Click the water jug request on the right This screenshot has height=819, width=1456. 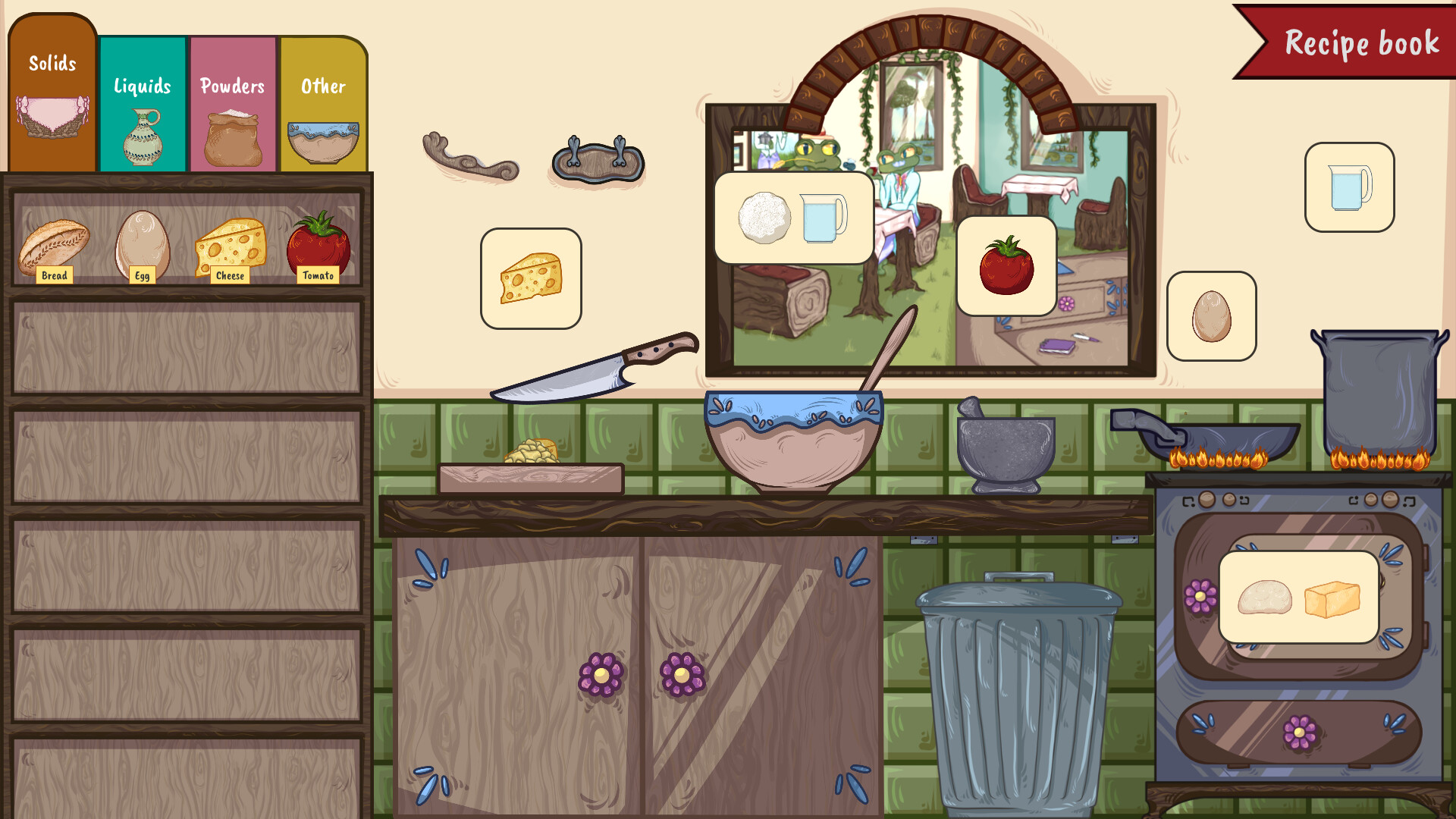(1348, 187)
